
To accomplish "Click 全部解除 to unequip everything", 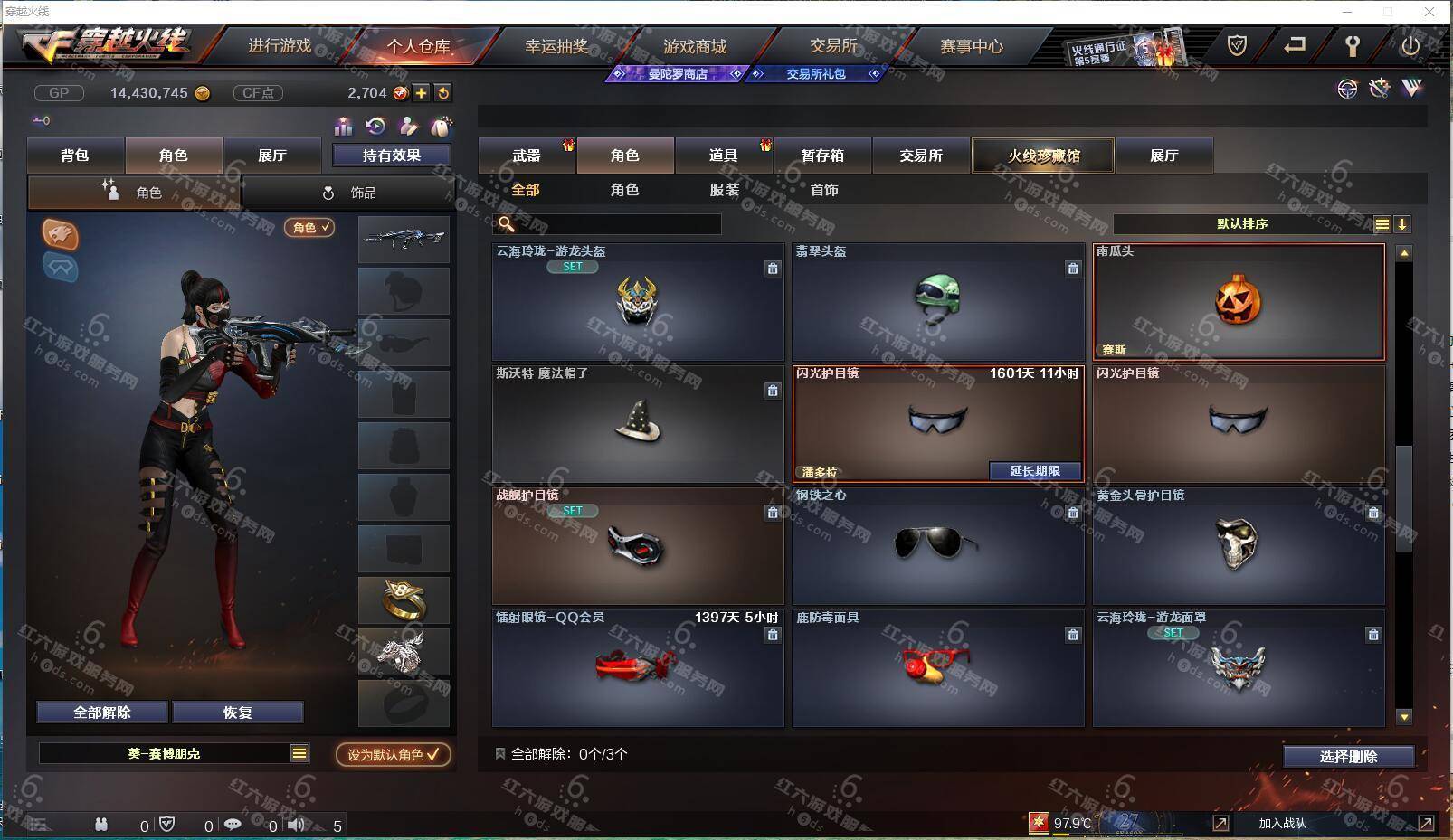I will [x=101, y=713].
